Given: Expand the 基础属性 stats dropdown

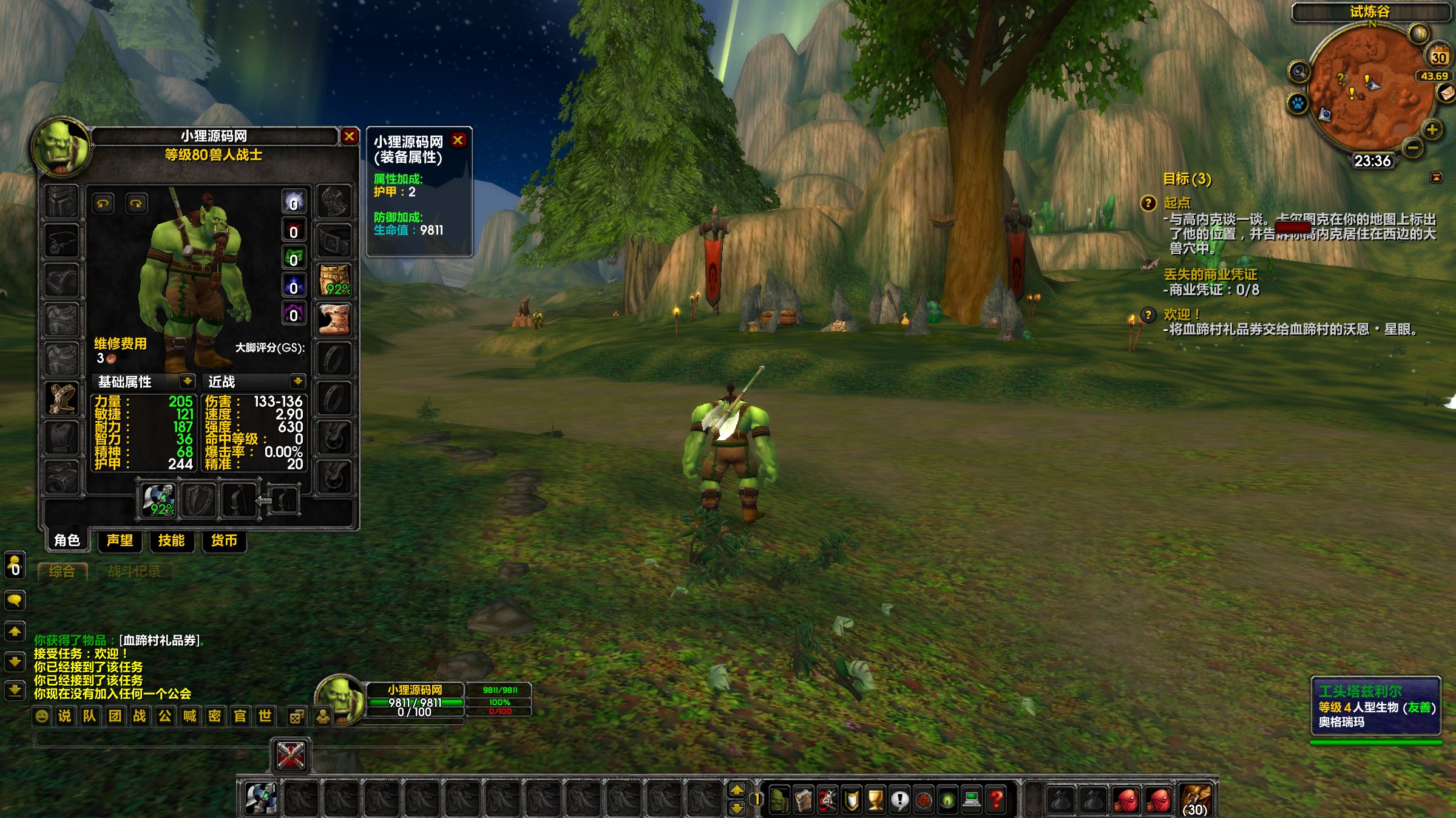Looking at the screenshot, I should pyautogui.click(x=187, y=381).
